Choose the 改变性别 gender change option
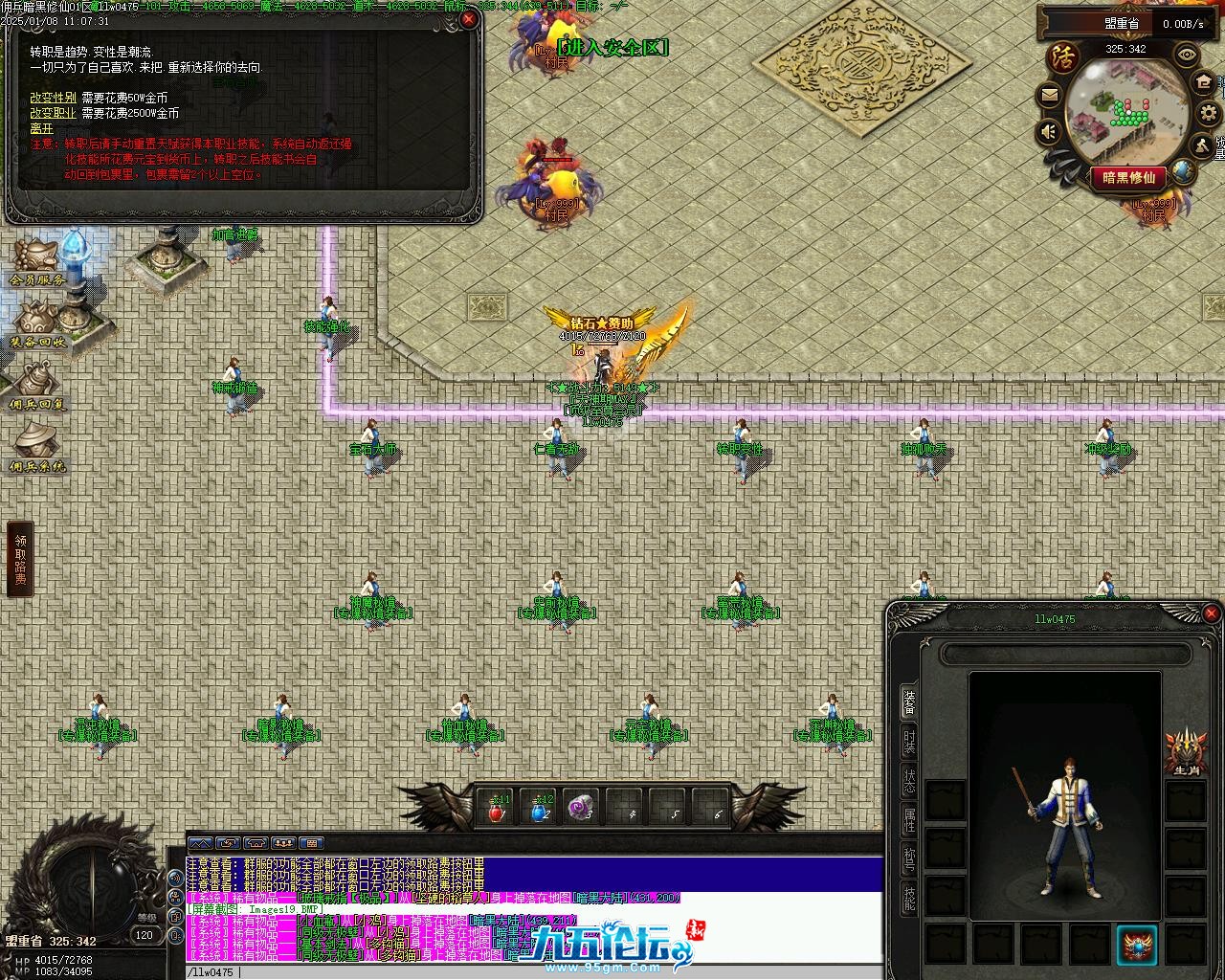Image resolution: width=1225 pixels, height=980 pixels. coord(53,99)
